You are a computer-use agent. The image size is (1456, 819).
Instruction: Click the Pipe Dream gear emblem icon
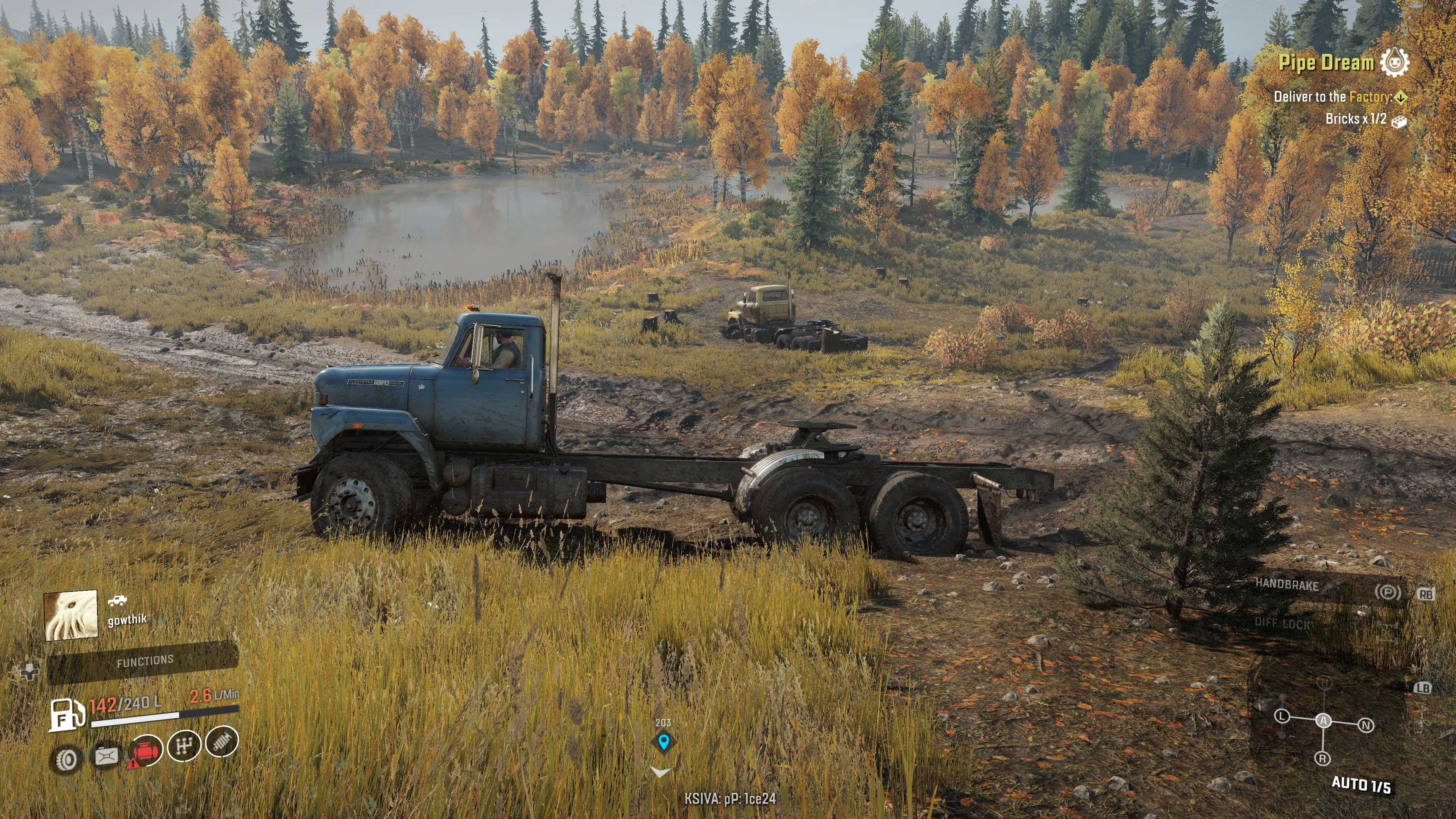pyautogui.click(x=1395, y=61)
